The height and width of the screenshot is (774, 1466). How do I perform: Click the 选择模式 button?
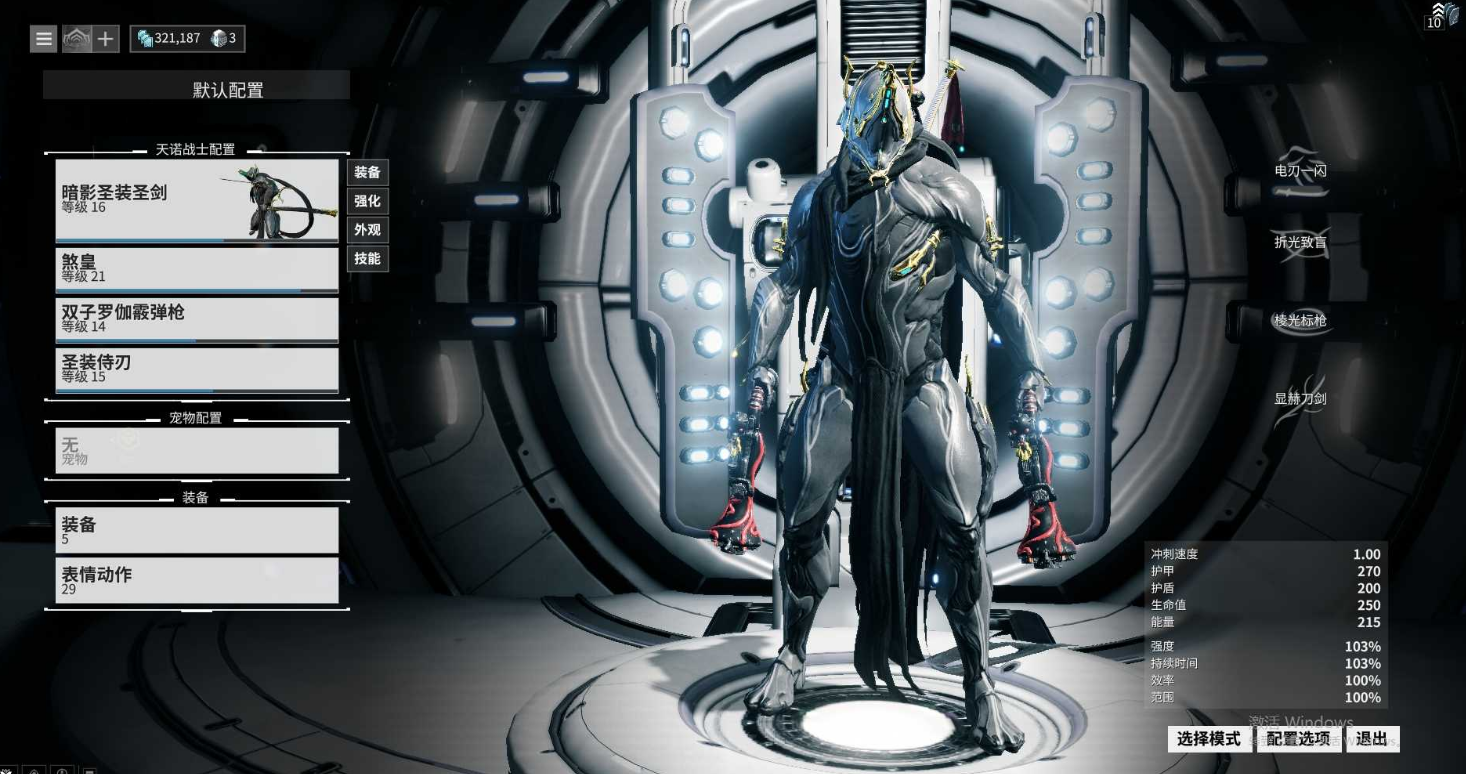(1208, 739)
